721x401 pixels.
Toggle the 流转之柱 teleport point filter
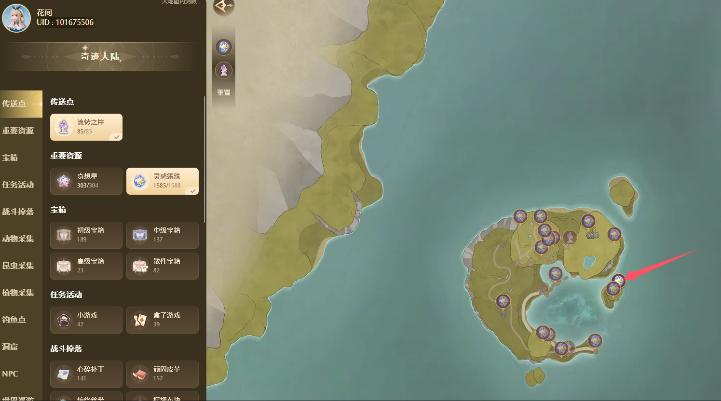(x=87, y=126)
